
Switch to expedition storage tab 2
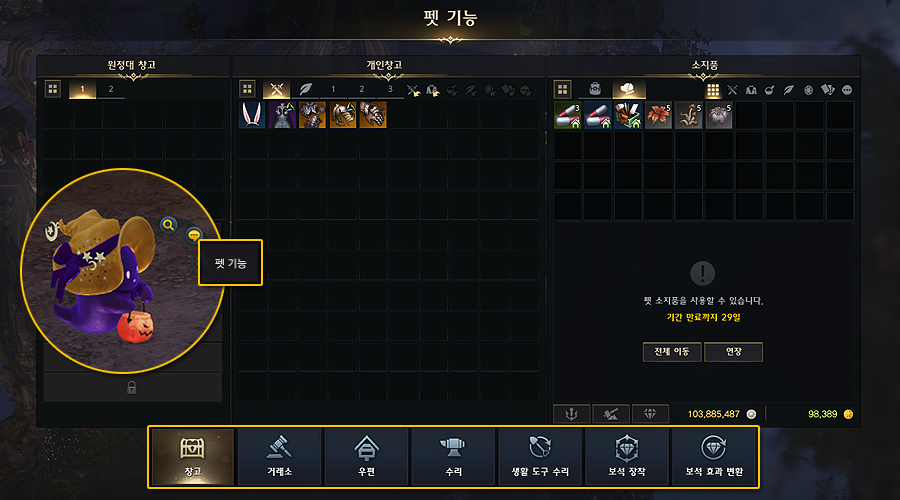point(110,90)
